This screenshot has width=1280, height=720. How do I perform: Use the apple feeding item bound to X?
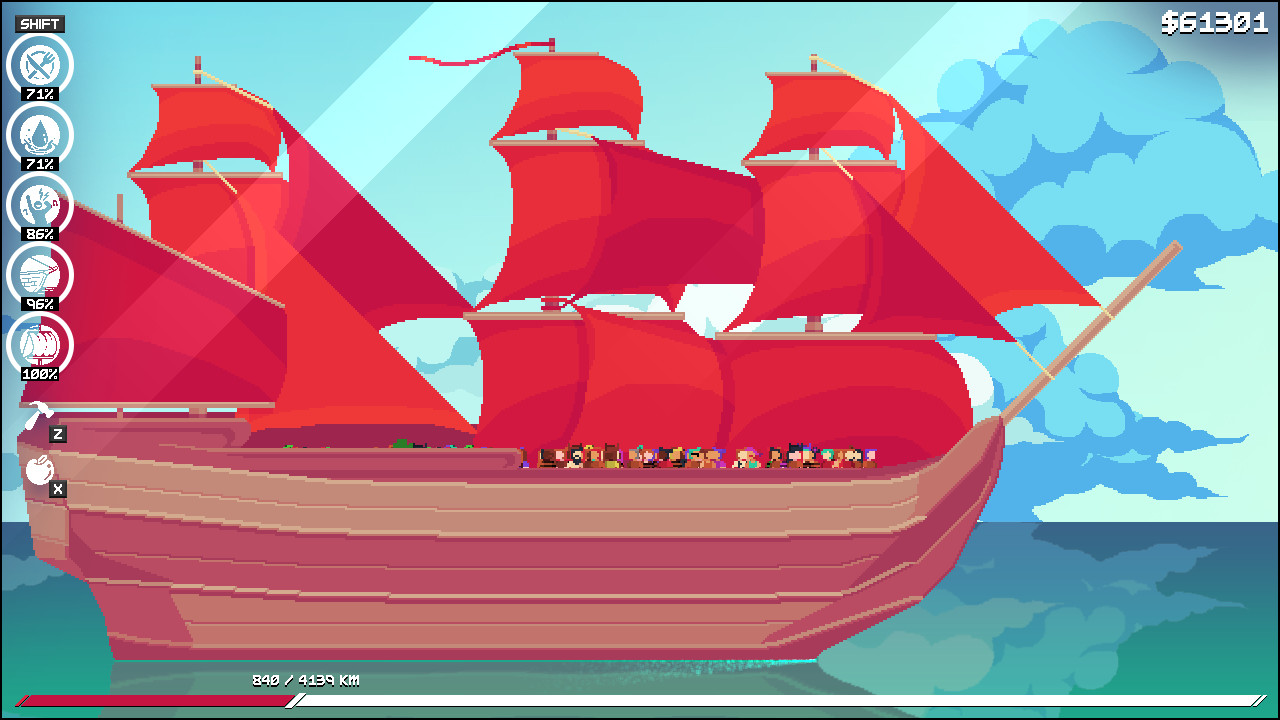click(x=38, y=470)
